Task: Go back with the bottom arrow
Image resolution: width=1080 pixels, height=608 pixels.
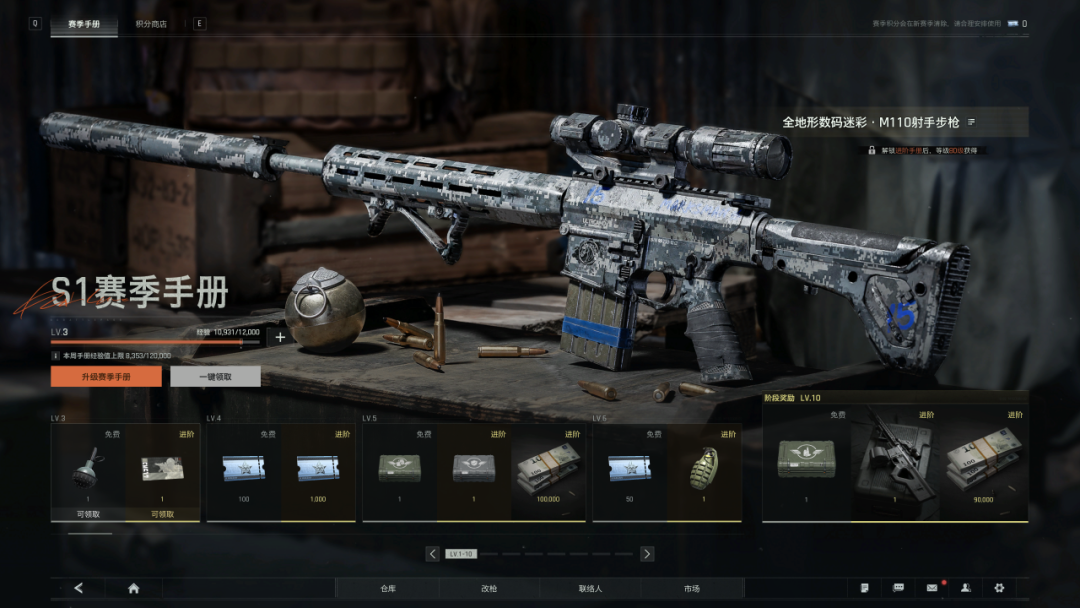Action: click(79, 588)
